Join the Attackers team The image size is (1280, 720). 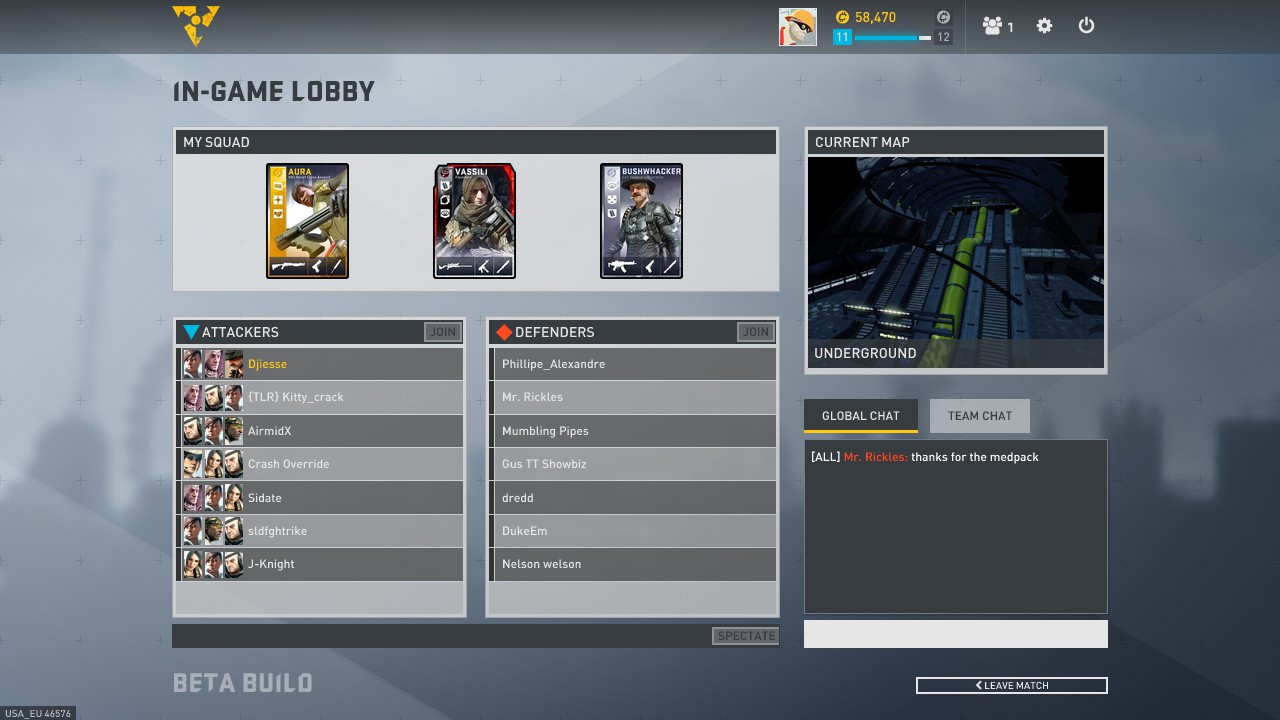(x=442, y=332)
